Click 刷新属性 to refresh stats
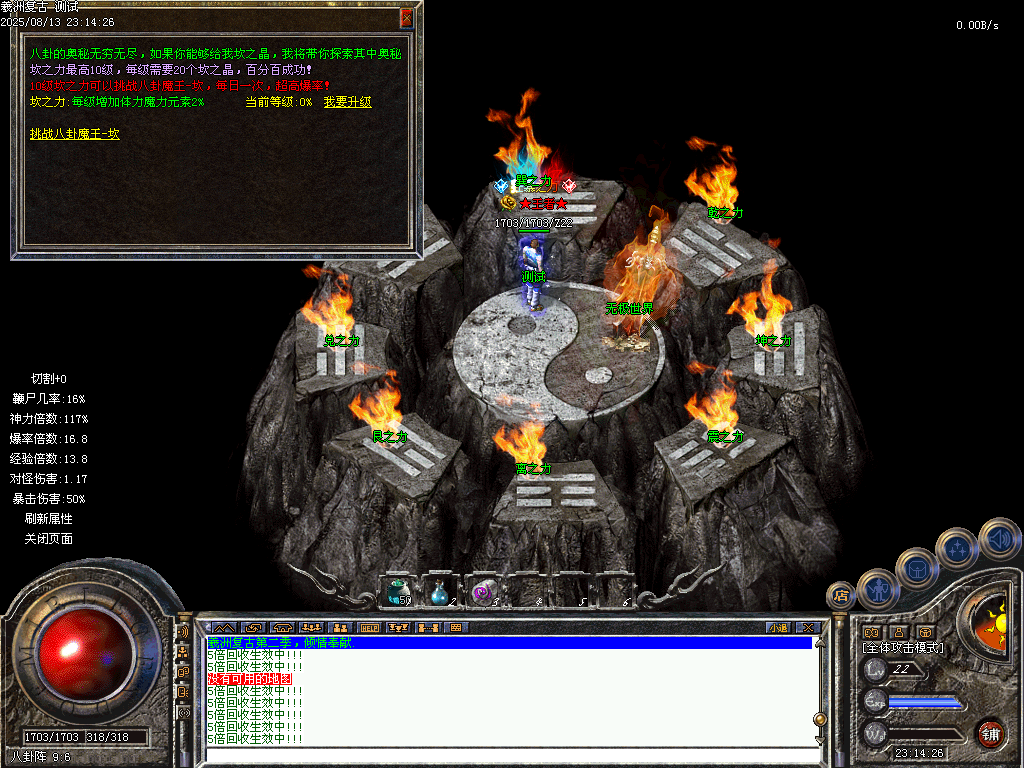This screenshot has width=1024, height=768. click(x=49, y=519)
